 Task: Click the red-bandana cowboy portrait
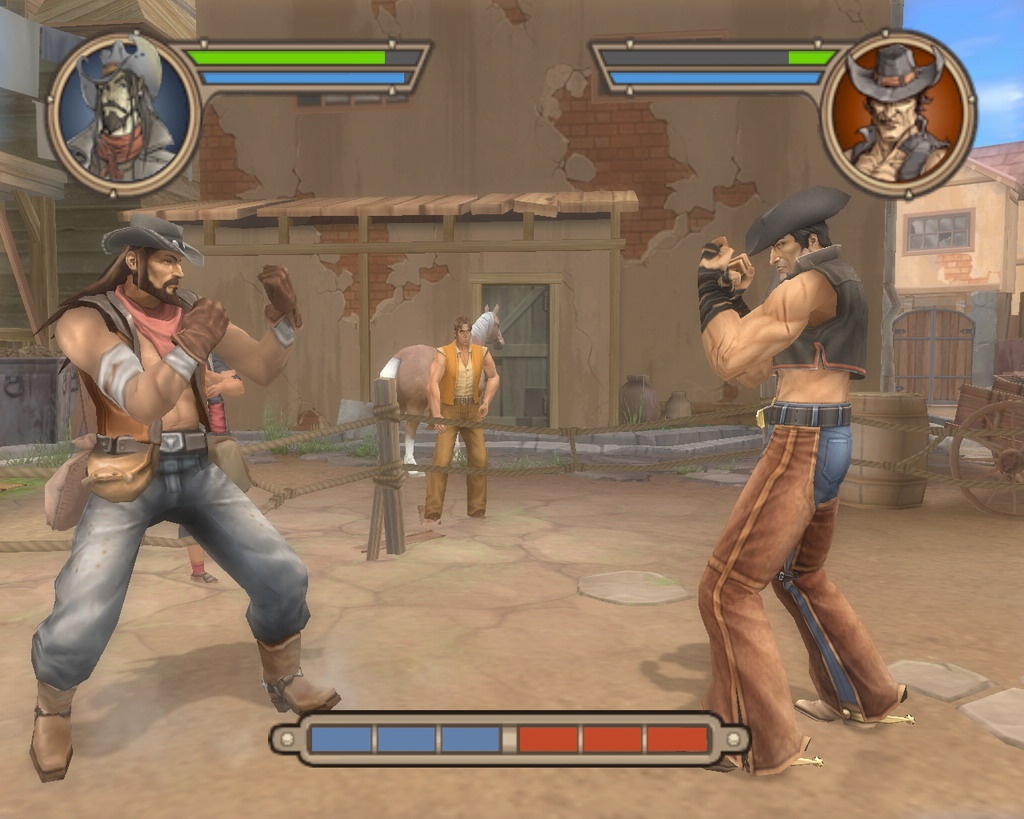pos(124,114)
